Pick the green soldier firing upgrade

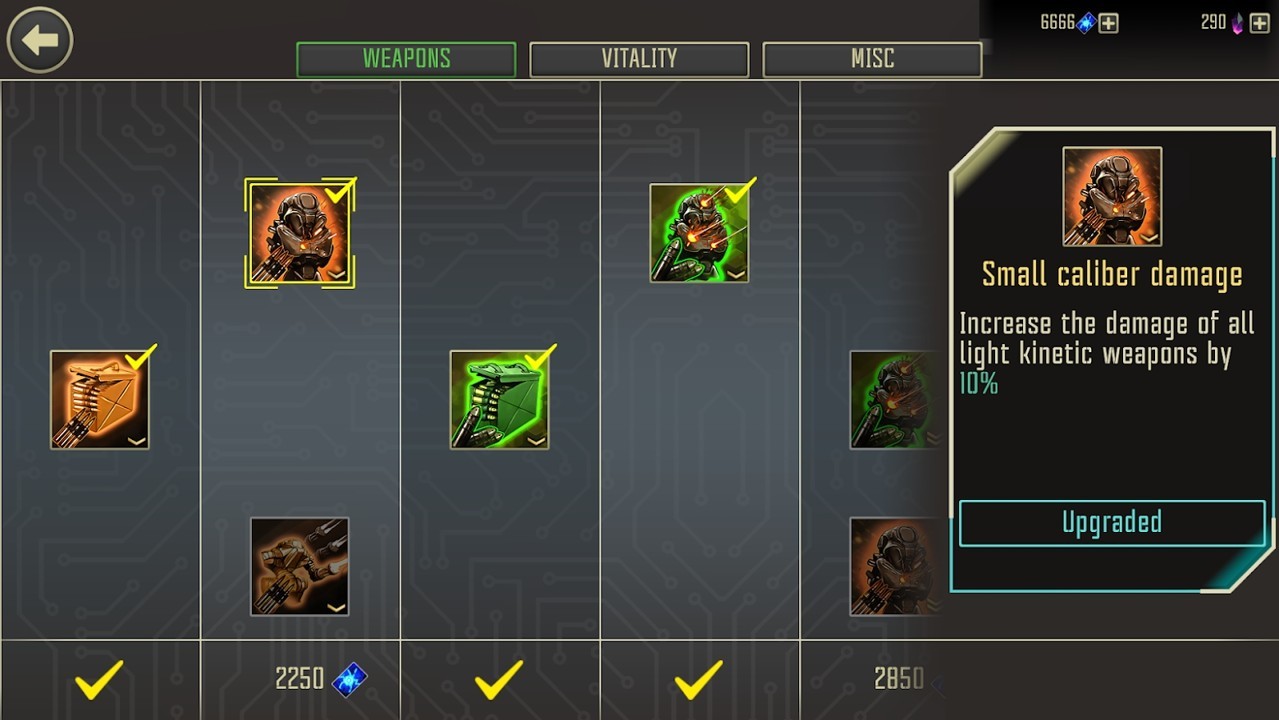click(x=699, y=233)
